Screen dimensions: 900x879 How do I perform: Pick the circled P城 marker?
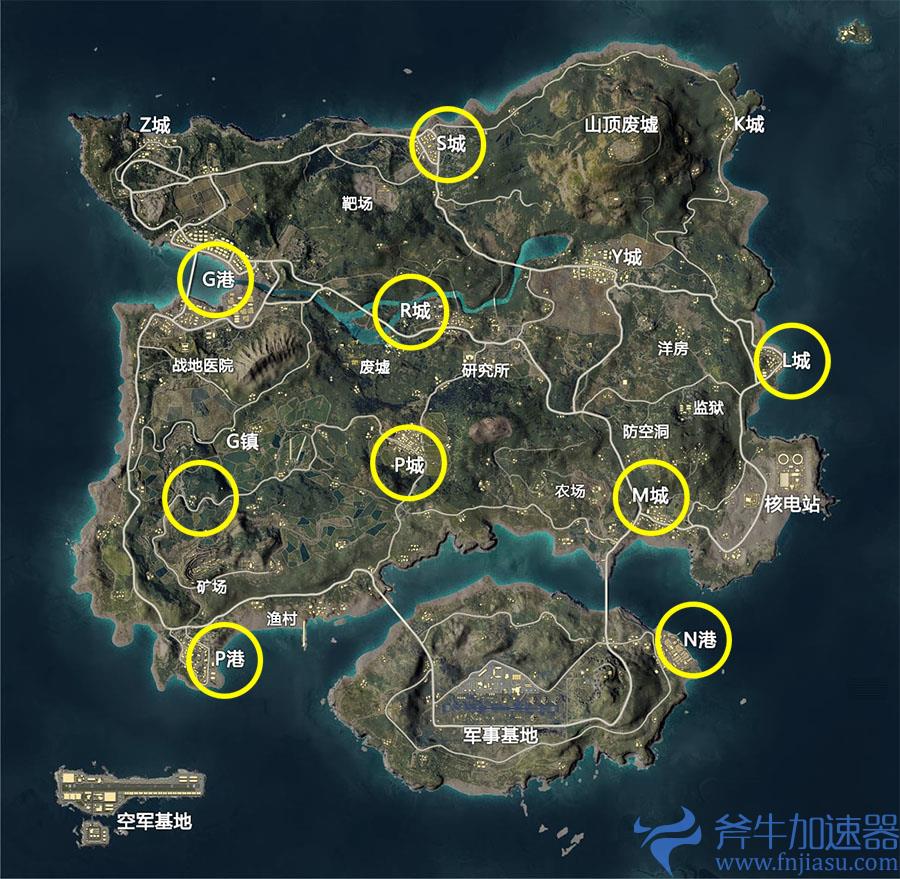click(x=407, y=464)
